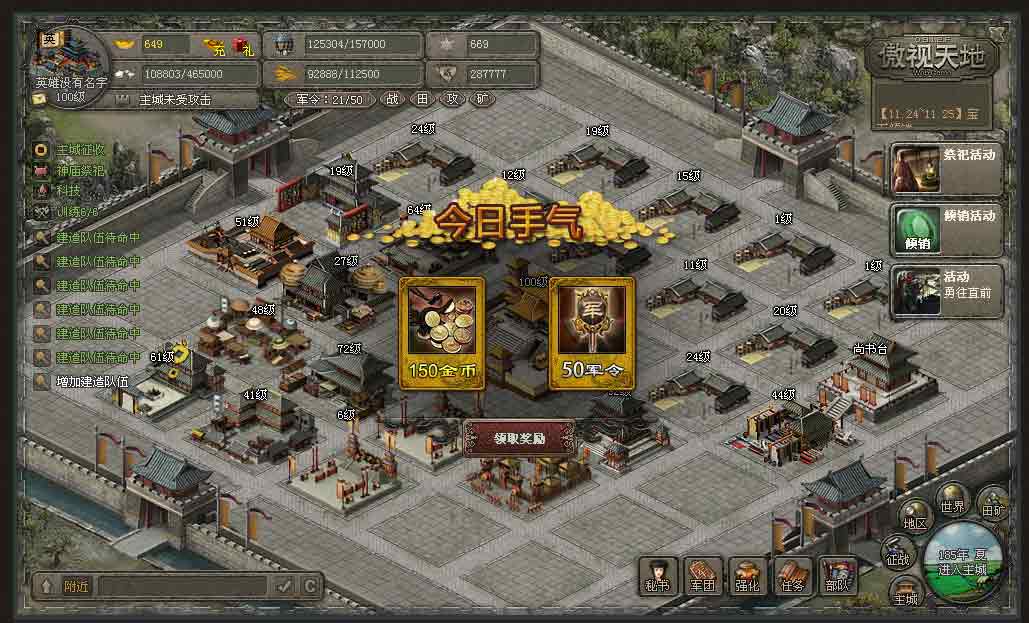Open the 强化 enhancement menu
1029x623 pixels.
(748, 576)
